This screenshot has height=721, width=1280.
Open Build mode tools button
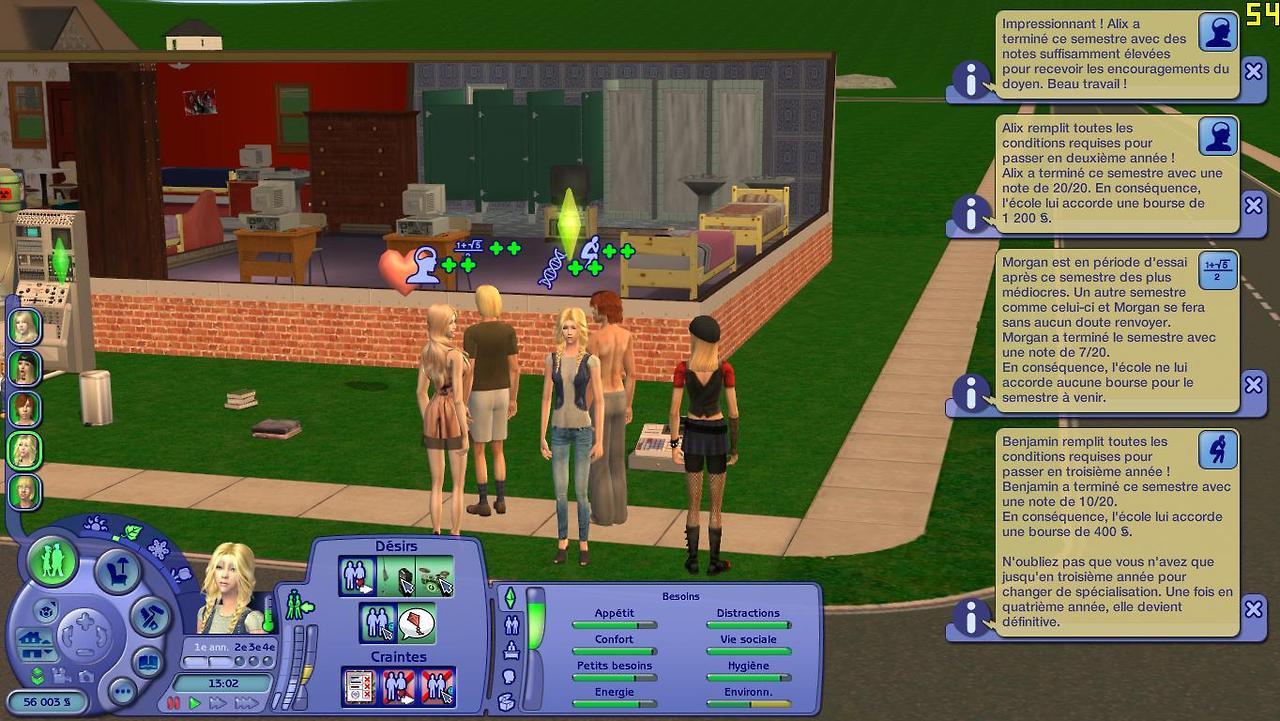coord(151,615)
